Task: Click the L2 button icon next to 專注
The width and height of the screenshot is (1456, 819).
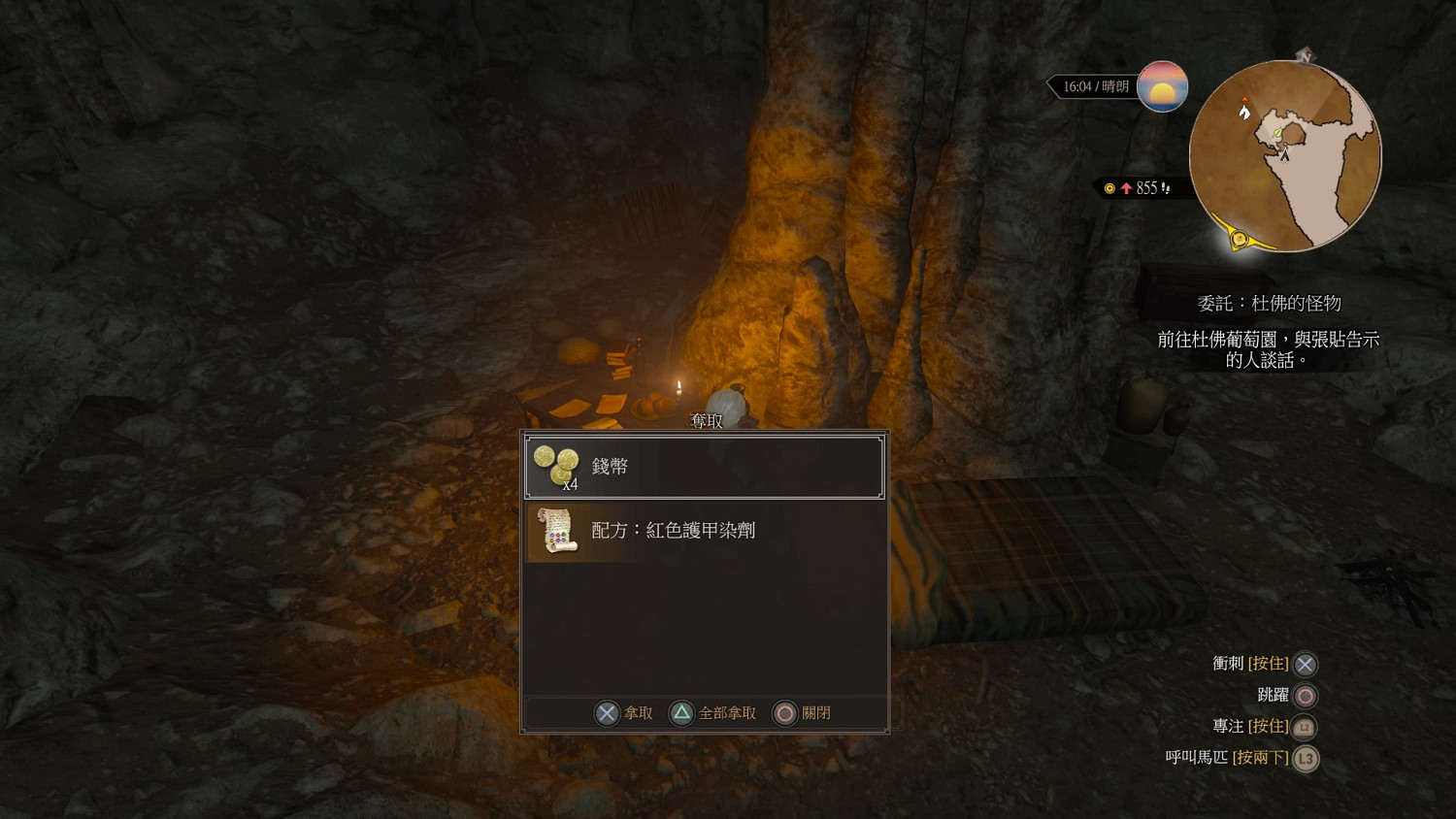Action: [x=1305, y=726]
